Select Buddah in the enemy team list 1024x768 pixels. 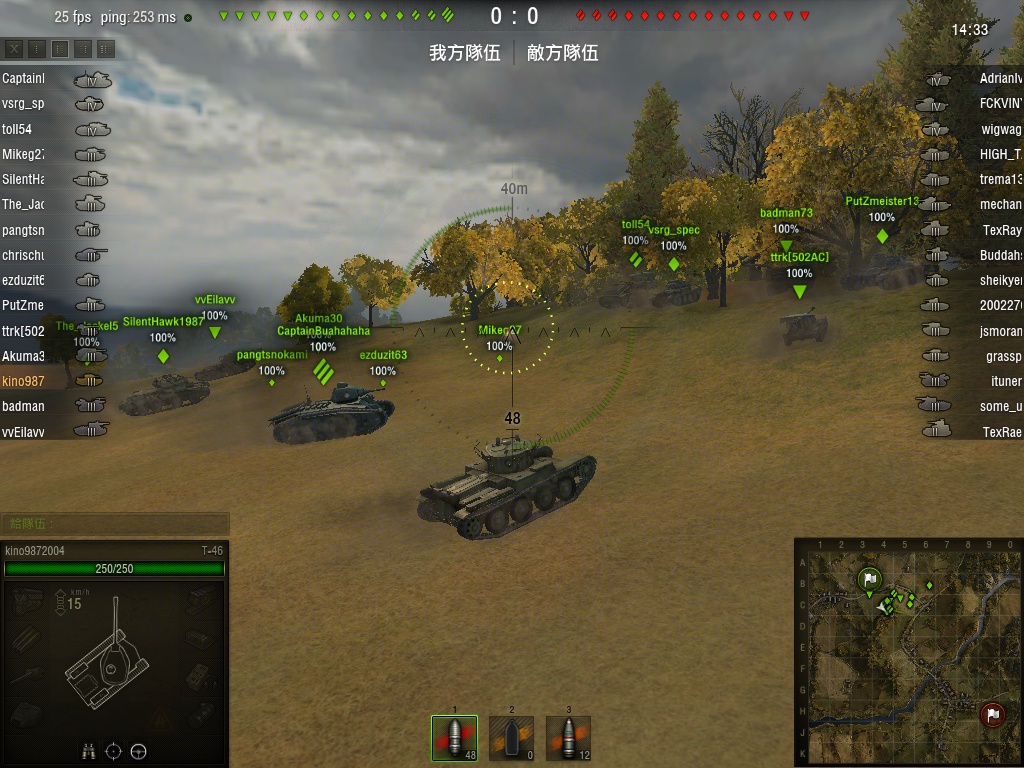(970, 255)
